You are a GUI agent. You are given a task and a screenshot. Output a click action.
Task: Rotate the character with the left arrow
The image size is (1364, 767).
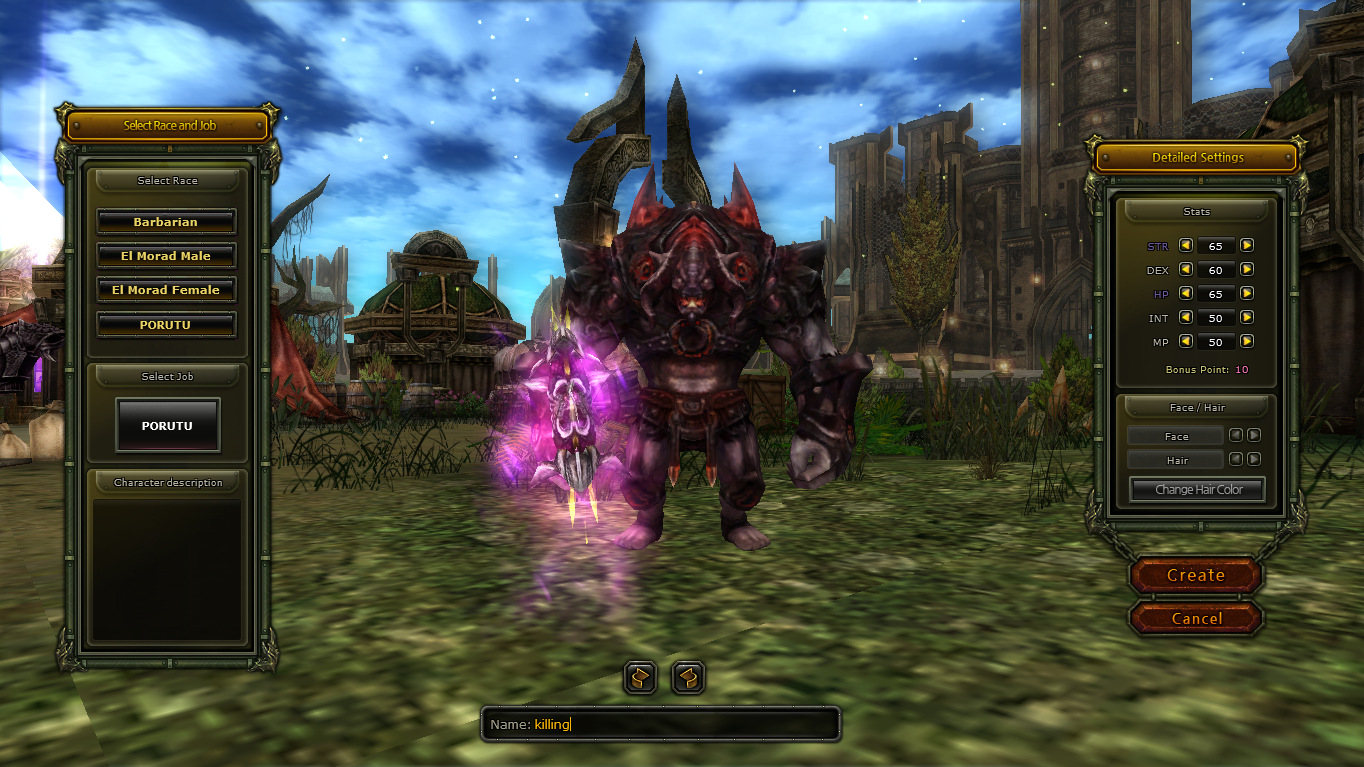[640, 678]
